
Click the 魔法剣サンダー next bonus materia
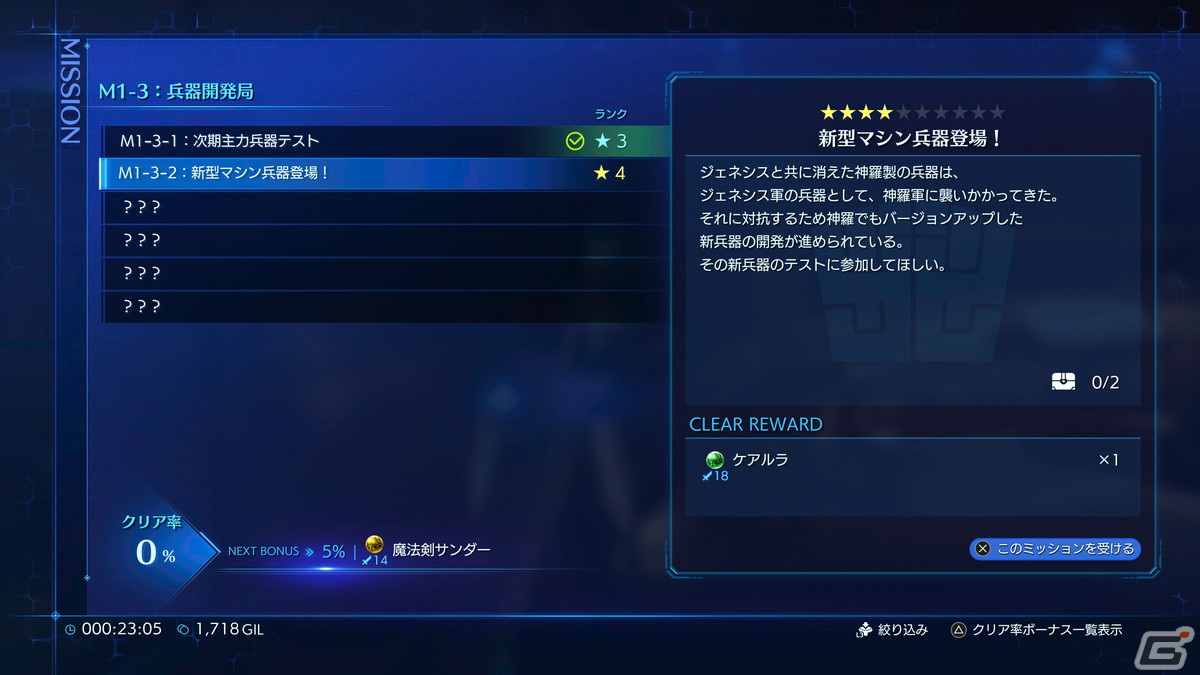point(440,550)
